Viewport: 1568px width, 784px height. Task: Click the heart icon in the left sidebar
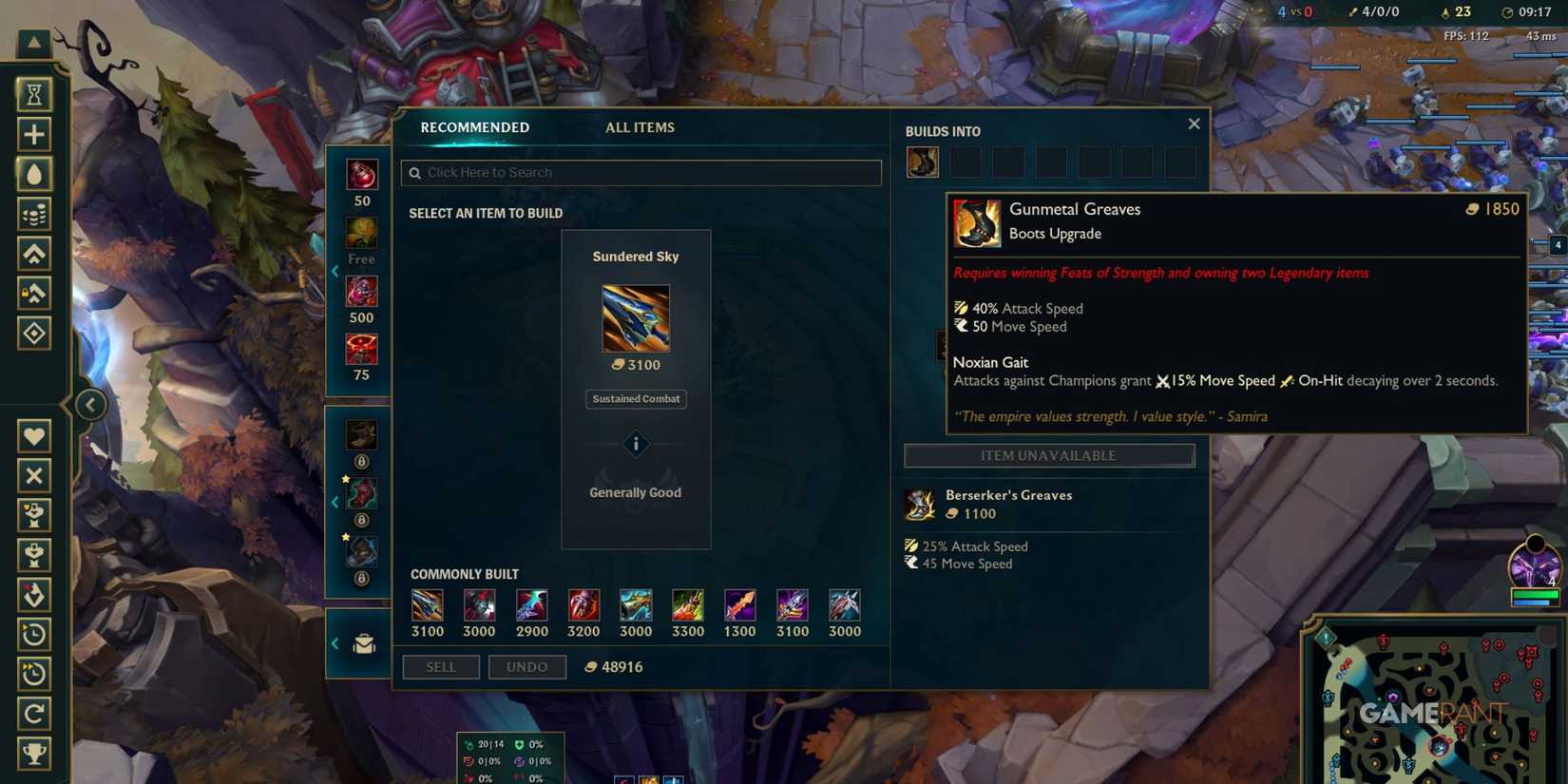(34, 435)
